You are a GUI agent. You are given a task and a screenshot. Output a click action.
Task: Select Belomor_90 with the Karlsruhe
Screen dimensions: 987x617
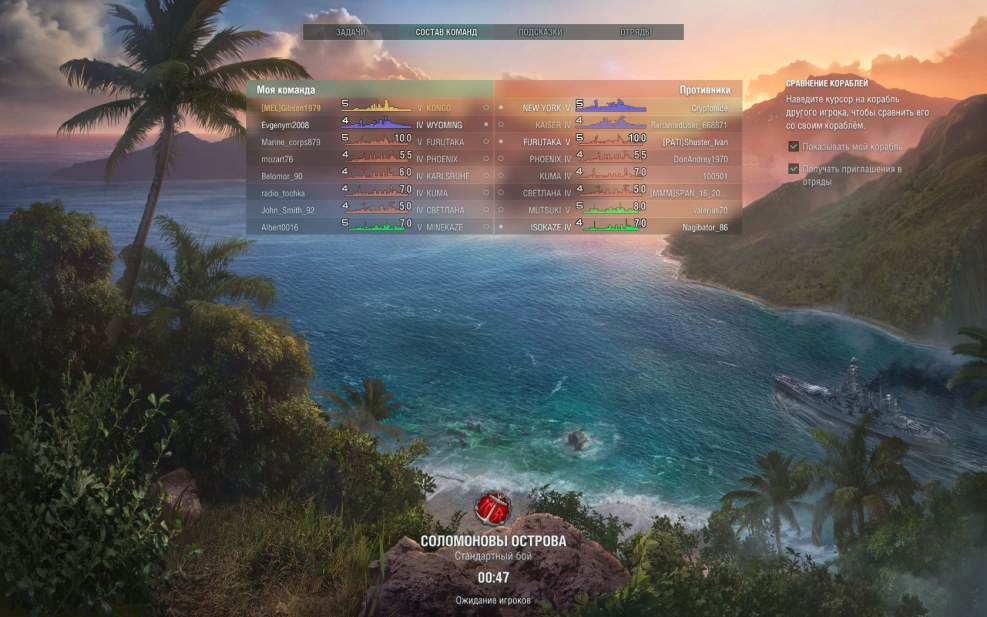point(281,176)
